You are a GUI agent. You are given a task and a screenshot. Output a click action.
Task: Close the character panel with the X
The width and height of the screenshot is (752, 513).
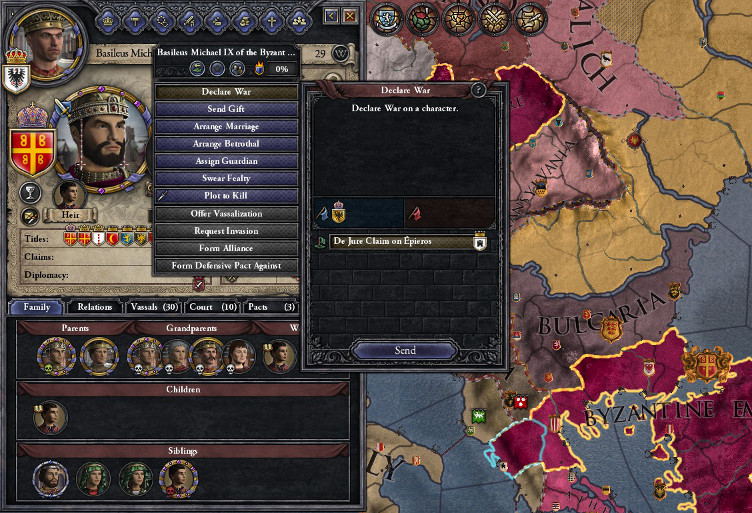(349, 16)
